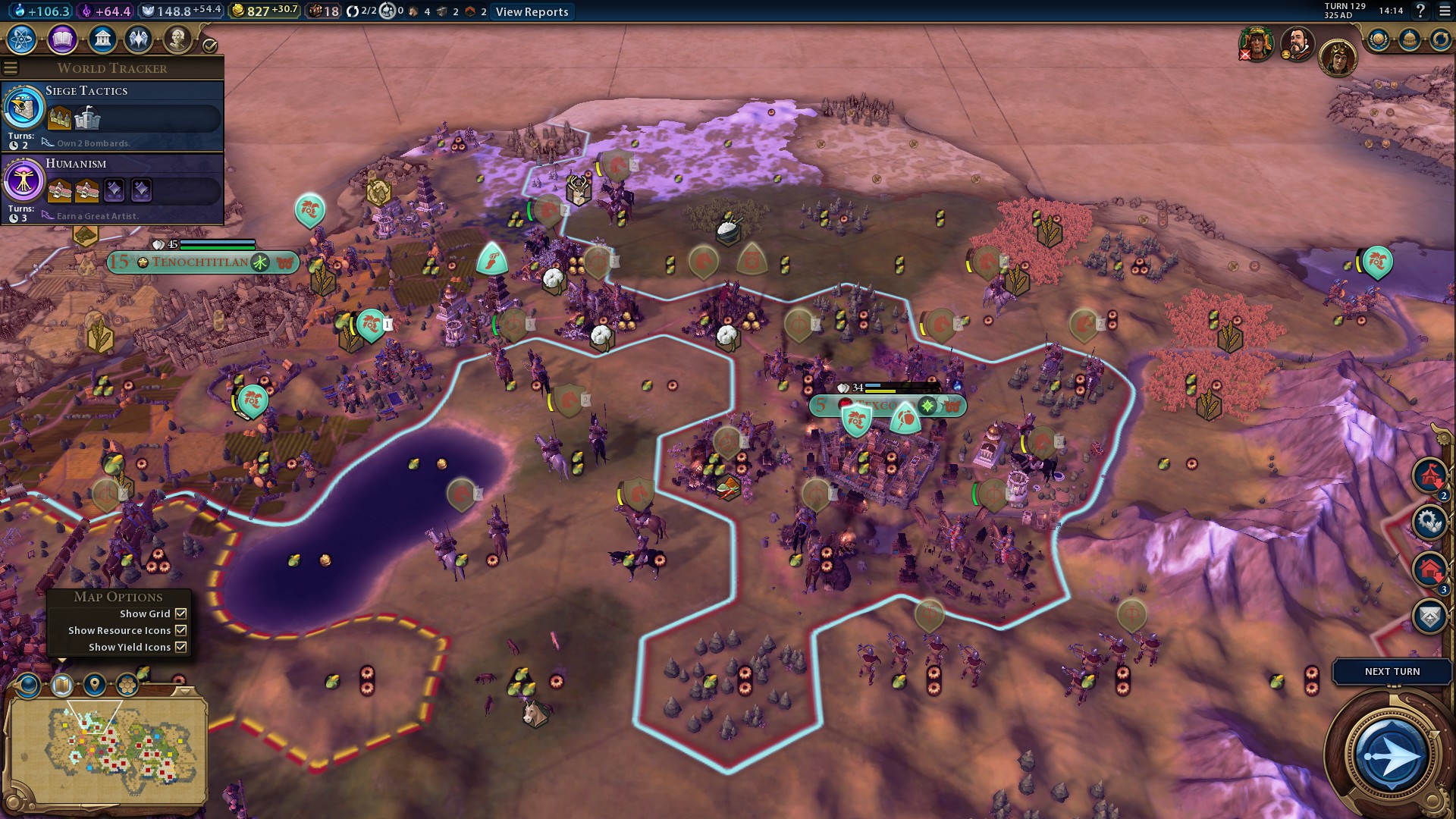Open the great people screen
This screenshot has height=819, width=1456.
[177, 39]
